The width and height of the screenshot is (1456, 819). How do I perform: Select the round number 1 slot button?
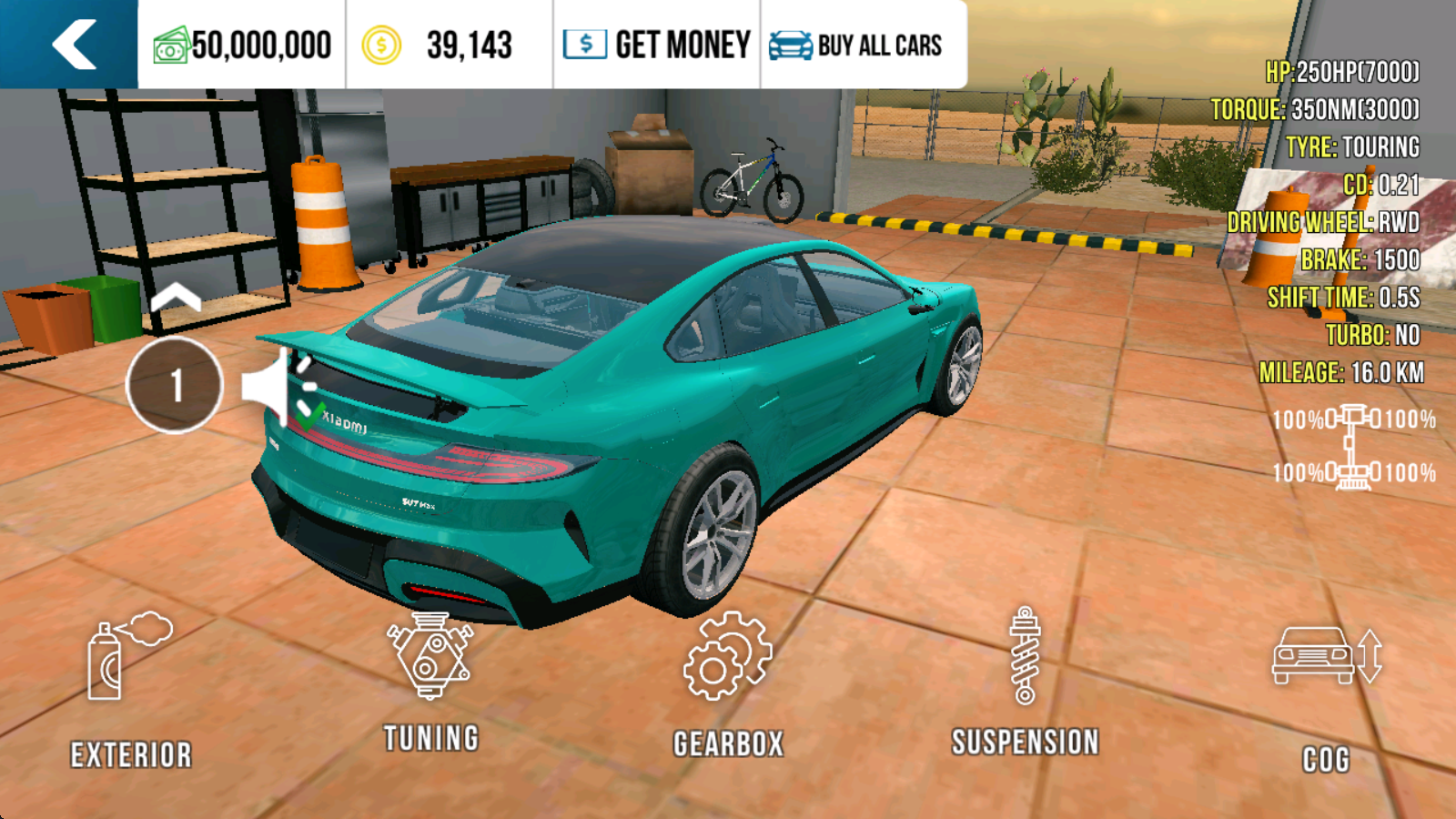click(x=175, y=385)
